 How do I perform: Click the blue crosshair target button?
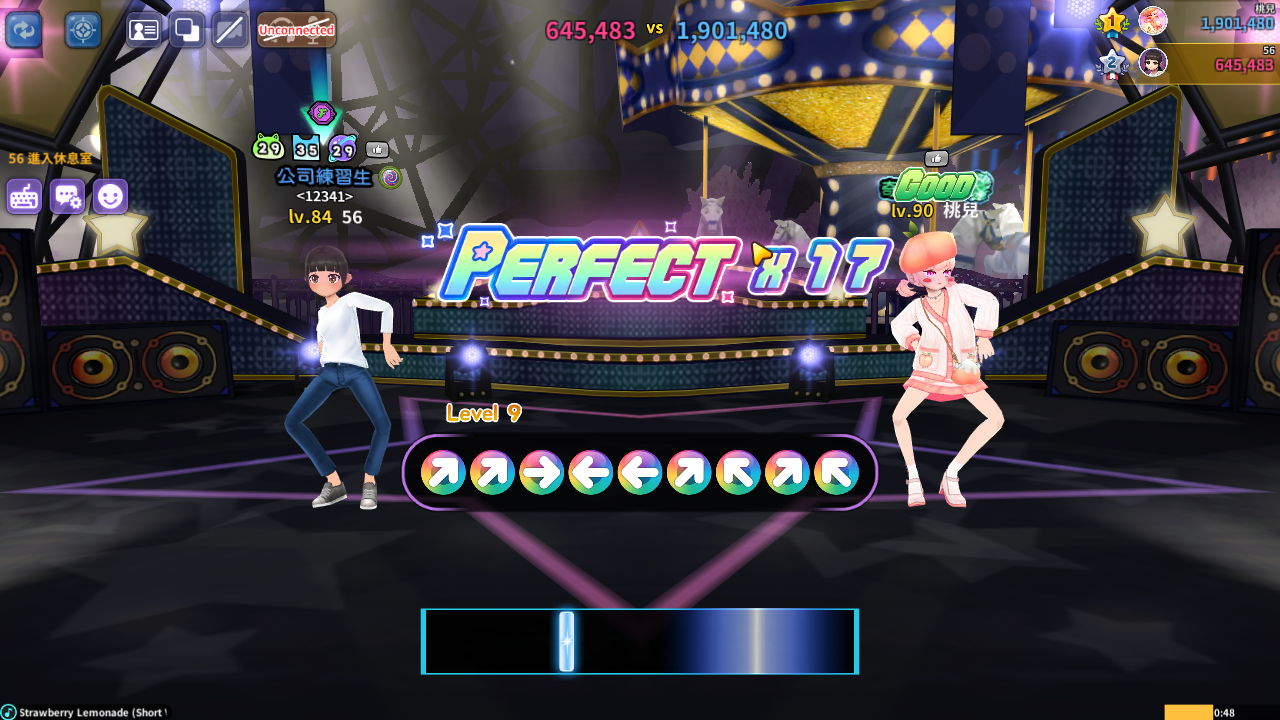pyautogui.click(x=83, y=29)
